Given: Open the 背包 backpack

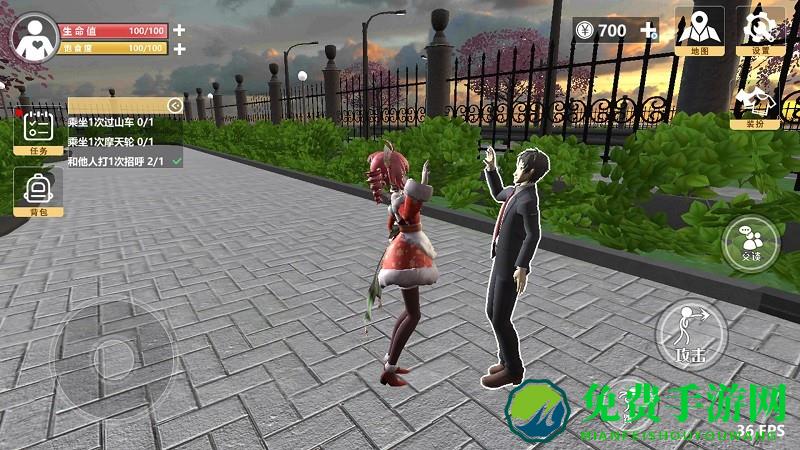Looking at the screenshot, I should 38,192.
